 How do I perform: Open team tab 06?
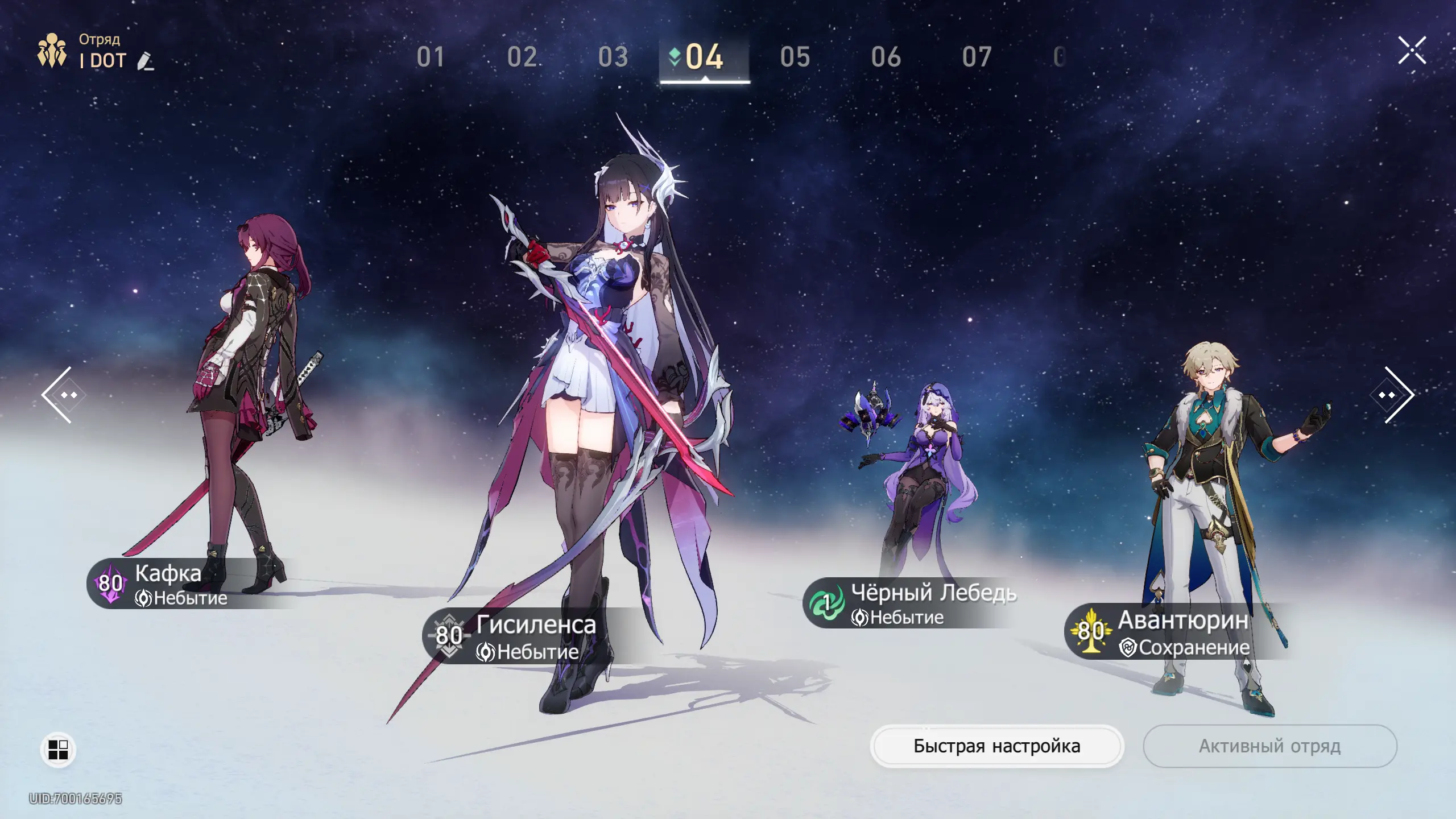pyautogui.click(x=886, y=57)
